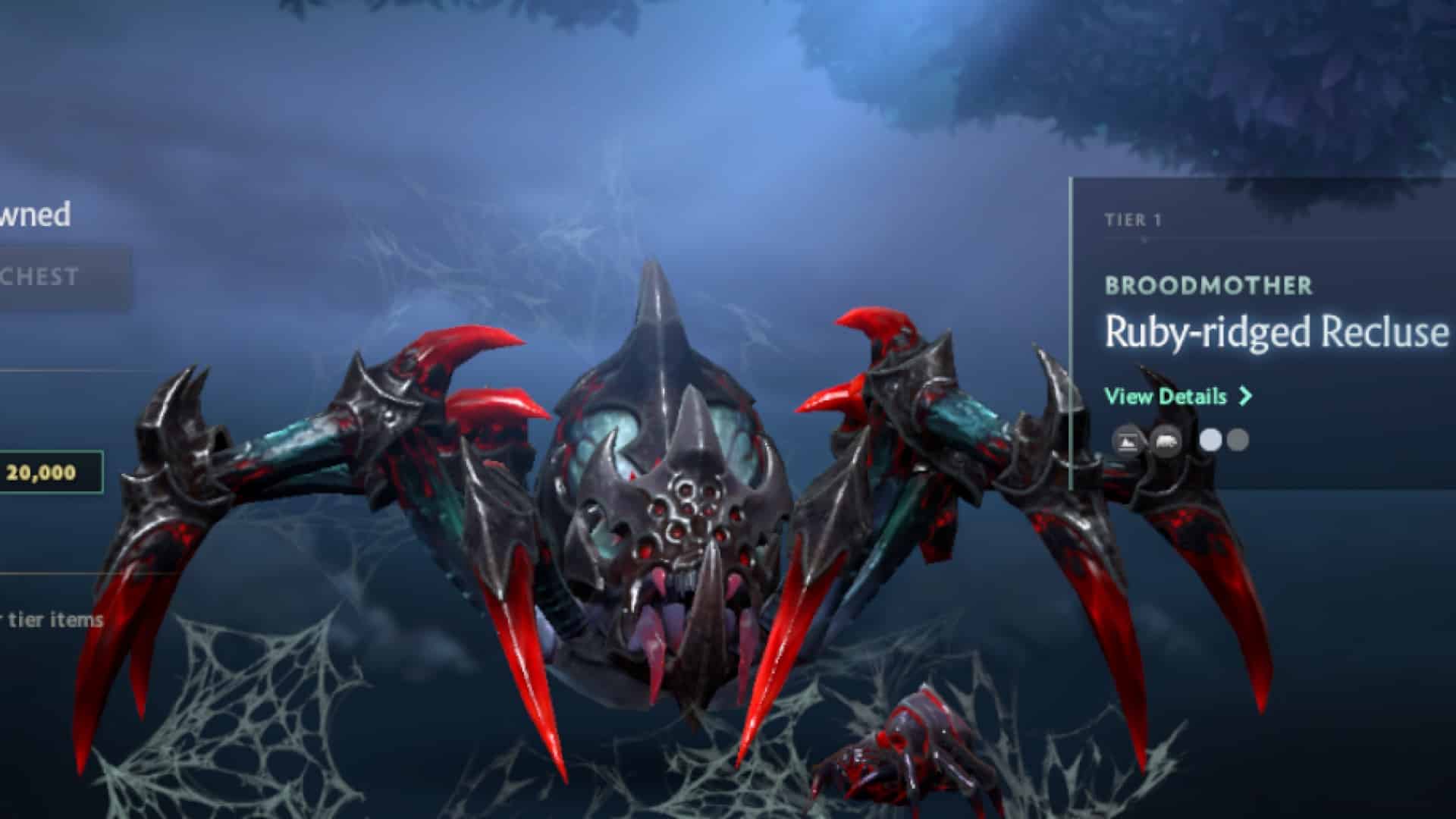Screen dimensions: 1456x819
Task: Select the first white style dot
Action: click(x=1210, y=441)
